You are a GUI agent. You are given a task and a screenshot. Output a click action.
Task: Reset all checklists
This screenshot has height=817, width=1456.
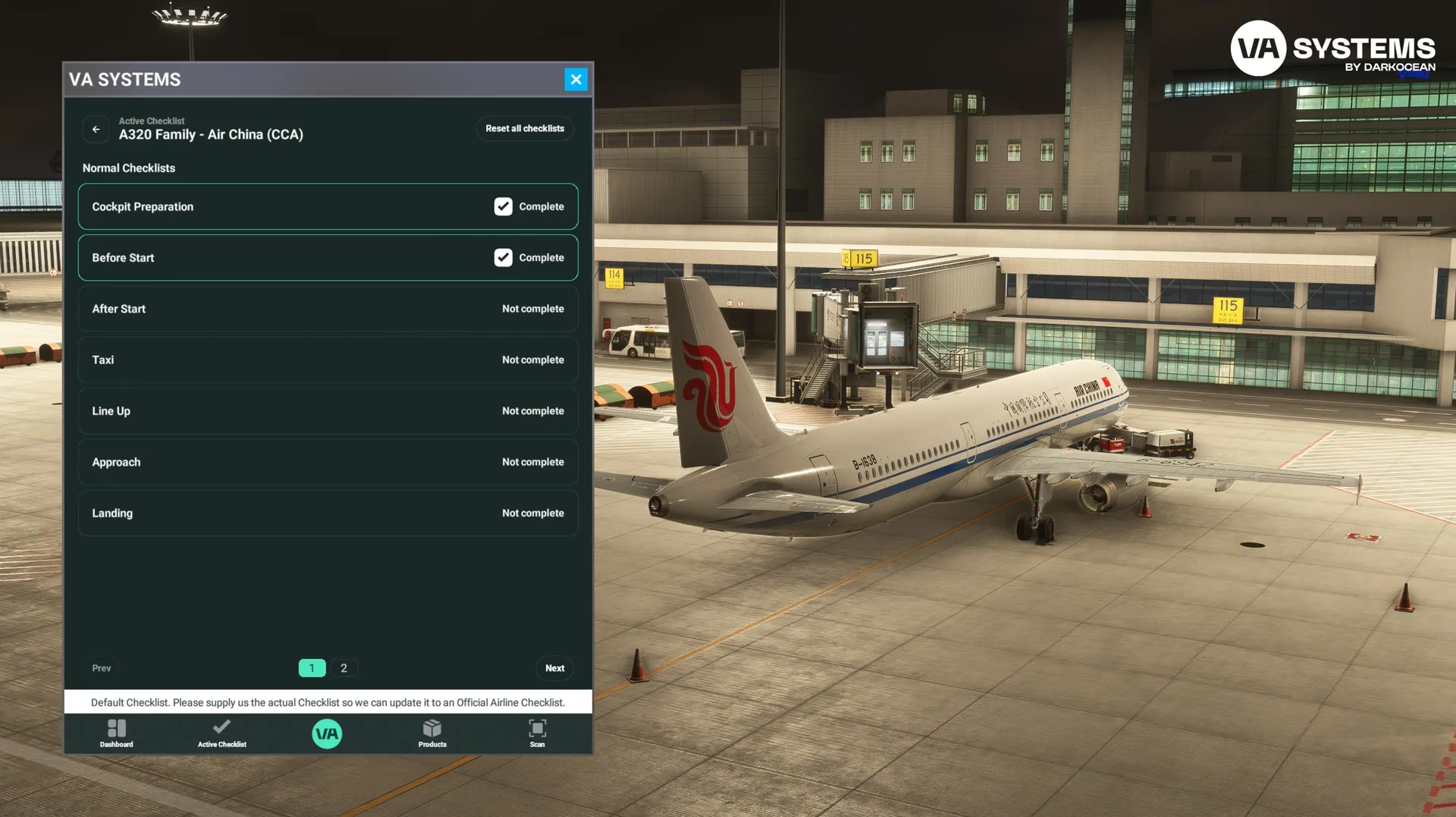tap(525, 129)
